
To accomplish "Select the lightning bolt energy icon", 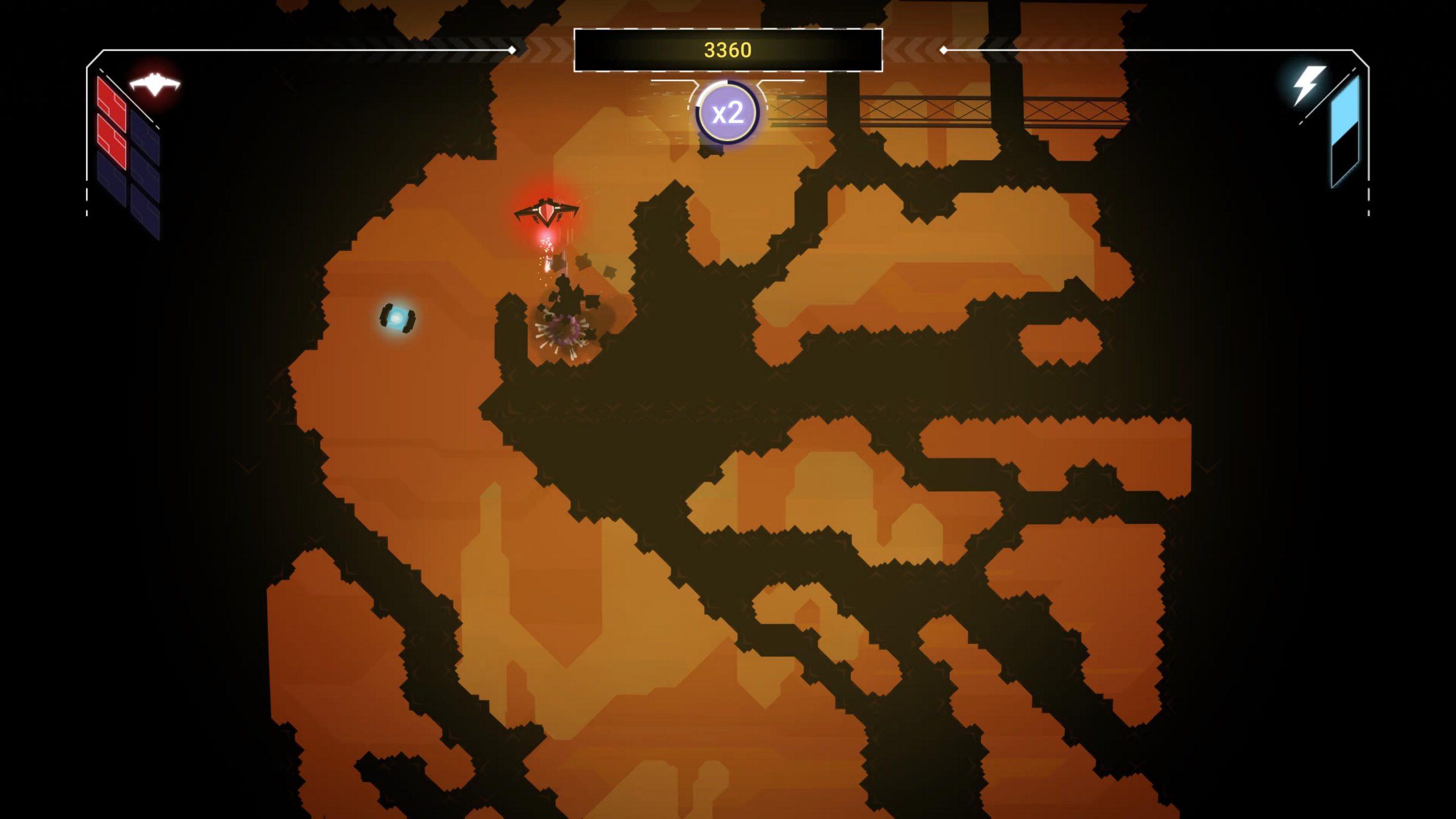I will (x=1308, y=85).
